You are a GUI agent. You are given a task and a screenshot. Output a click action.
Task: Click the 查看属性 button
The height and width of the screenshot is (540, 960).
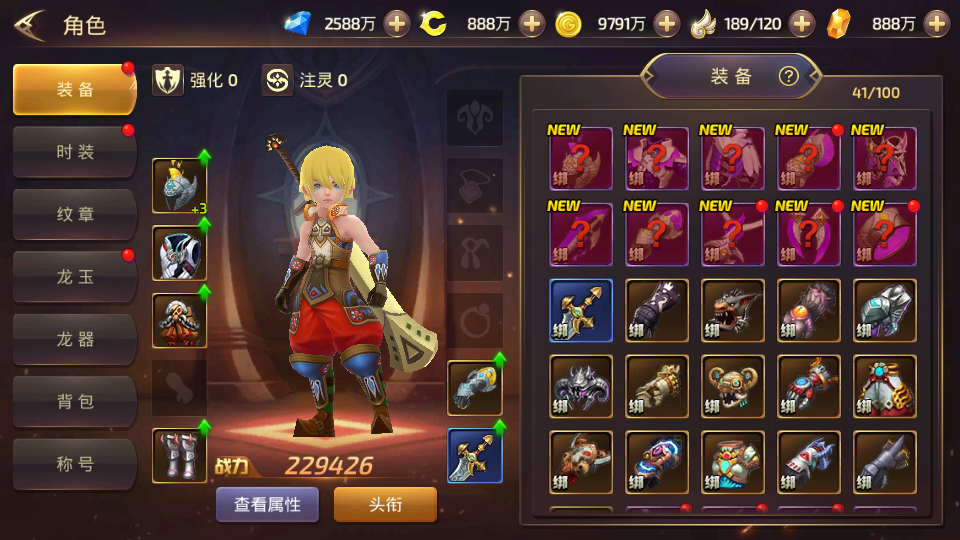tap(267, 504)
